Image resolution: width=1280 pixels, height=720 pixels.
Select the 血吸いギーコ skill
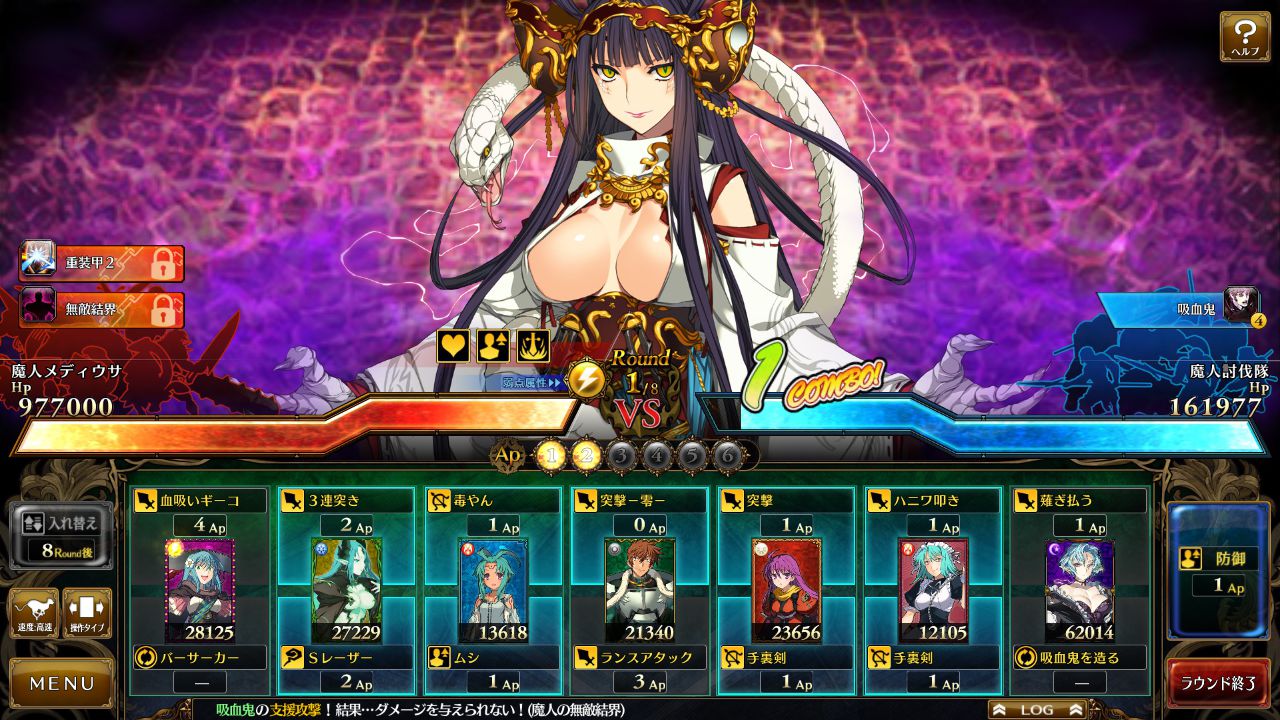(x=200, y=500)
